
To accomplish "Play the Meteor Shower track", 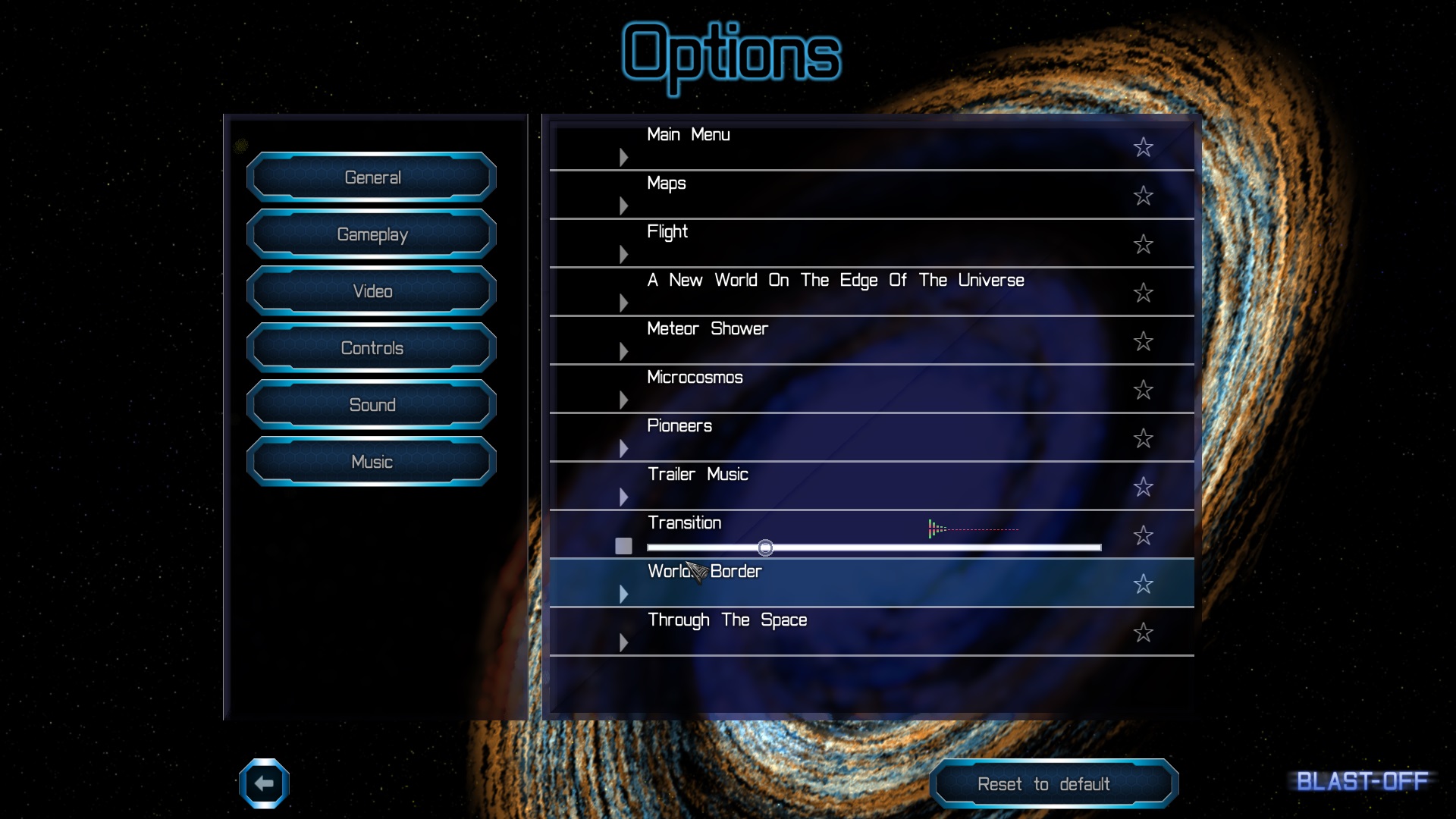I will pyautogui.click(x=623, y=351).
